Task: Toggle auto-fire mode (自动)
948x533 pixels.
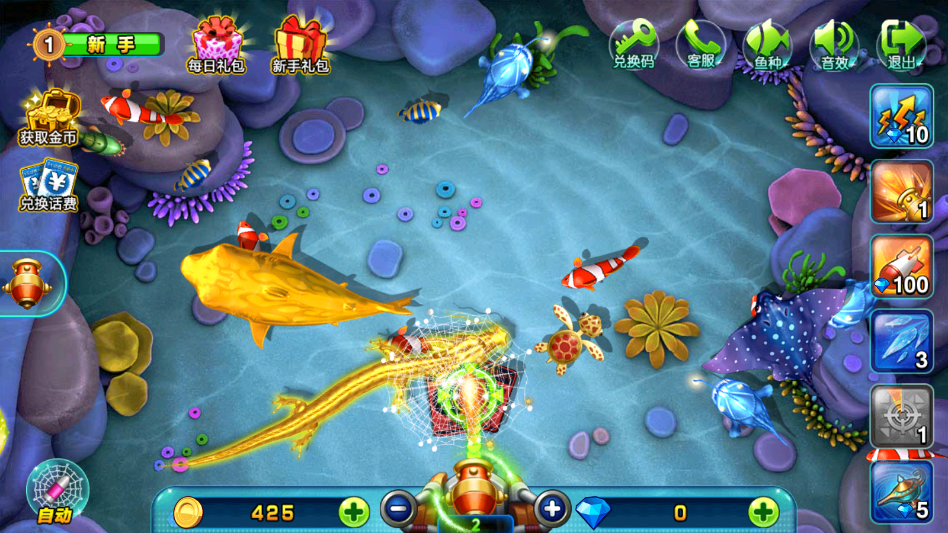Action: 56,492
